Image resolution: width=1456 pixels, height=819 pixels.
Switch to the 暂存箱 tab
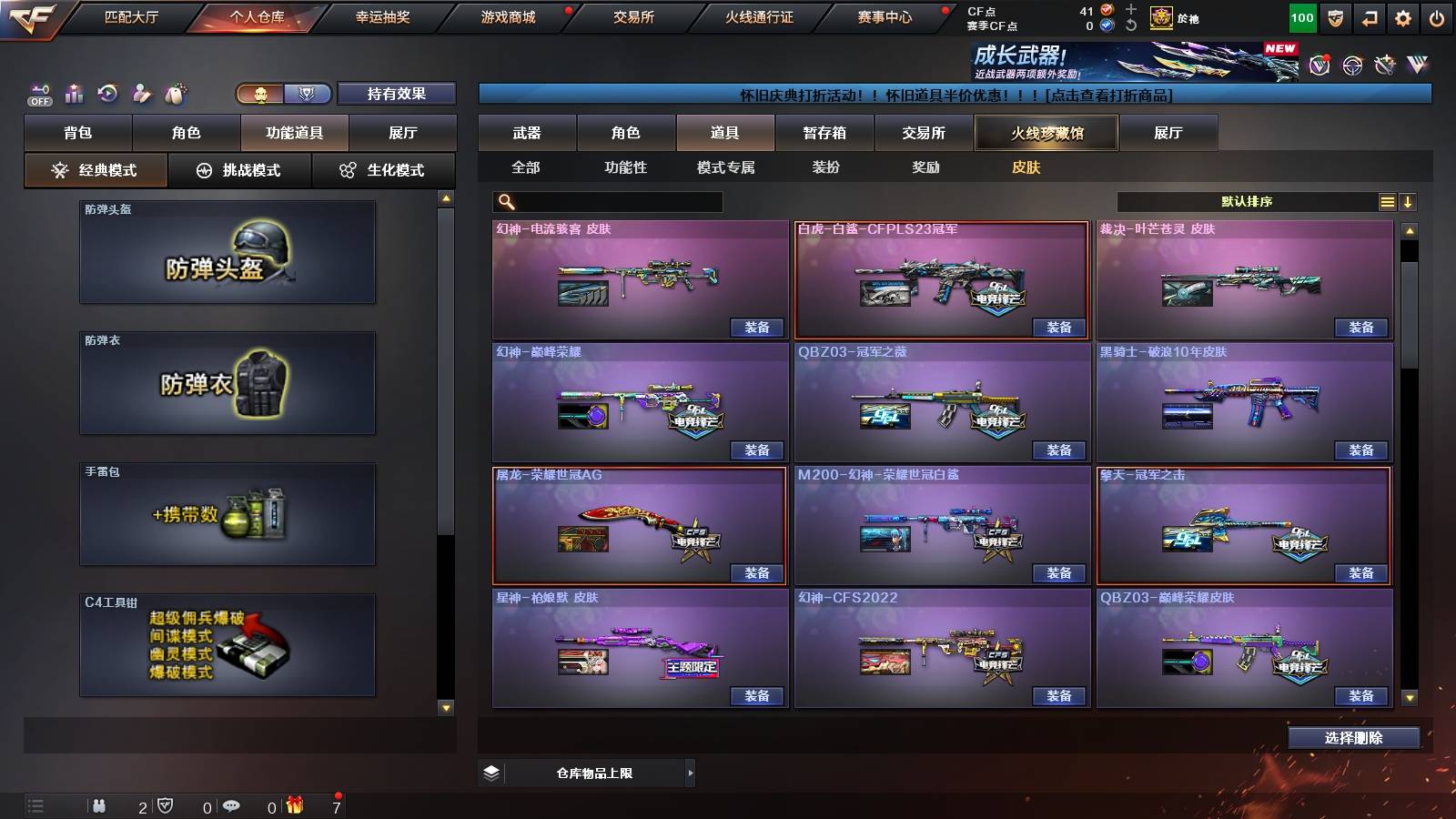pyautogui.click(x=824, y=133)
